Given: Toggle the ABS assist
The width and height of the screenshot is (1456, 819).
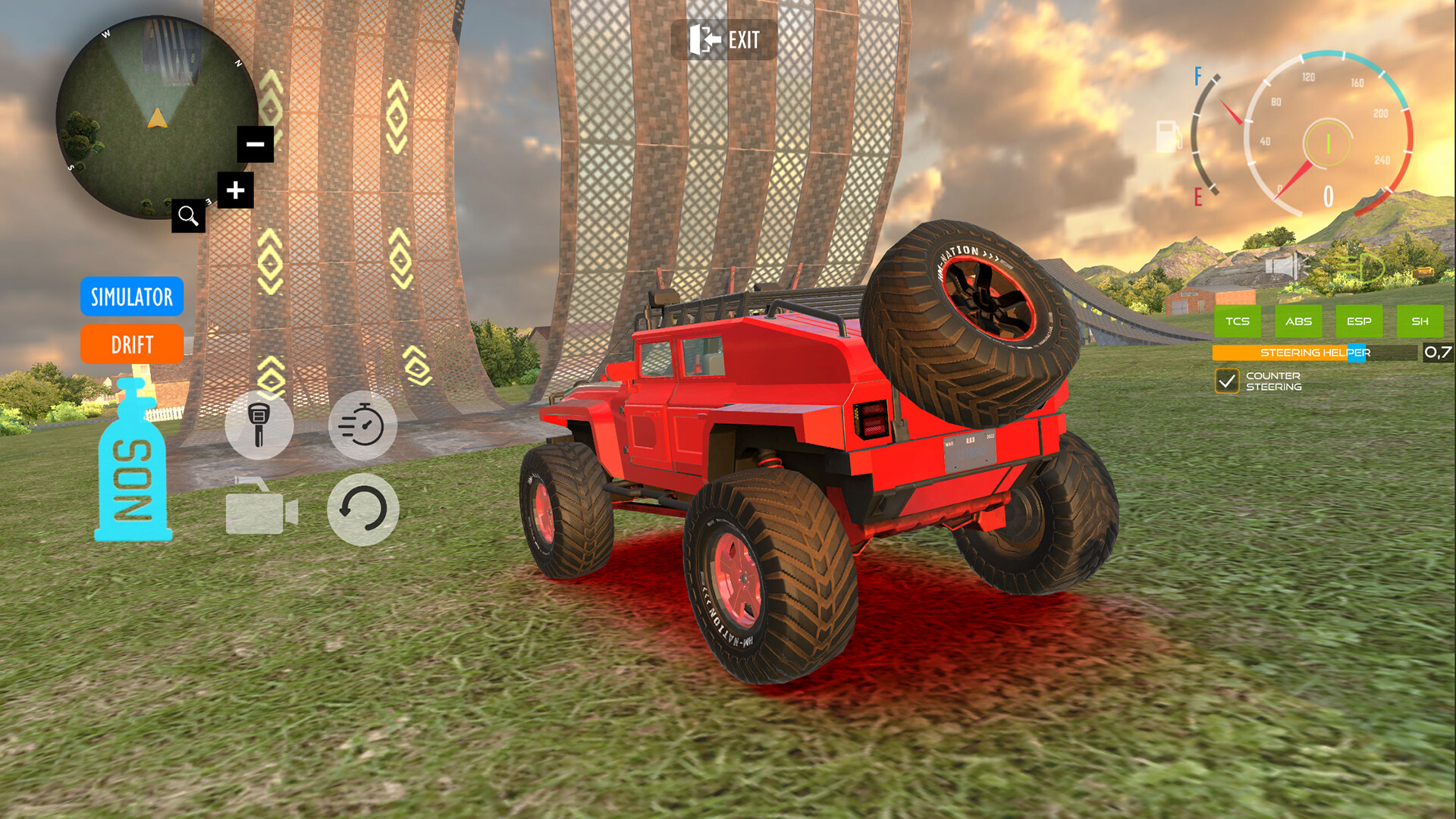Looking at the screenshot, I should (1298, 321).
